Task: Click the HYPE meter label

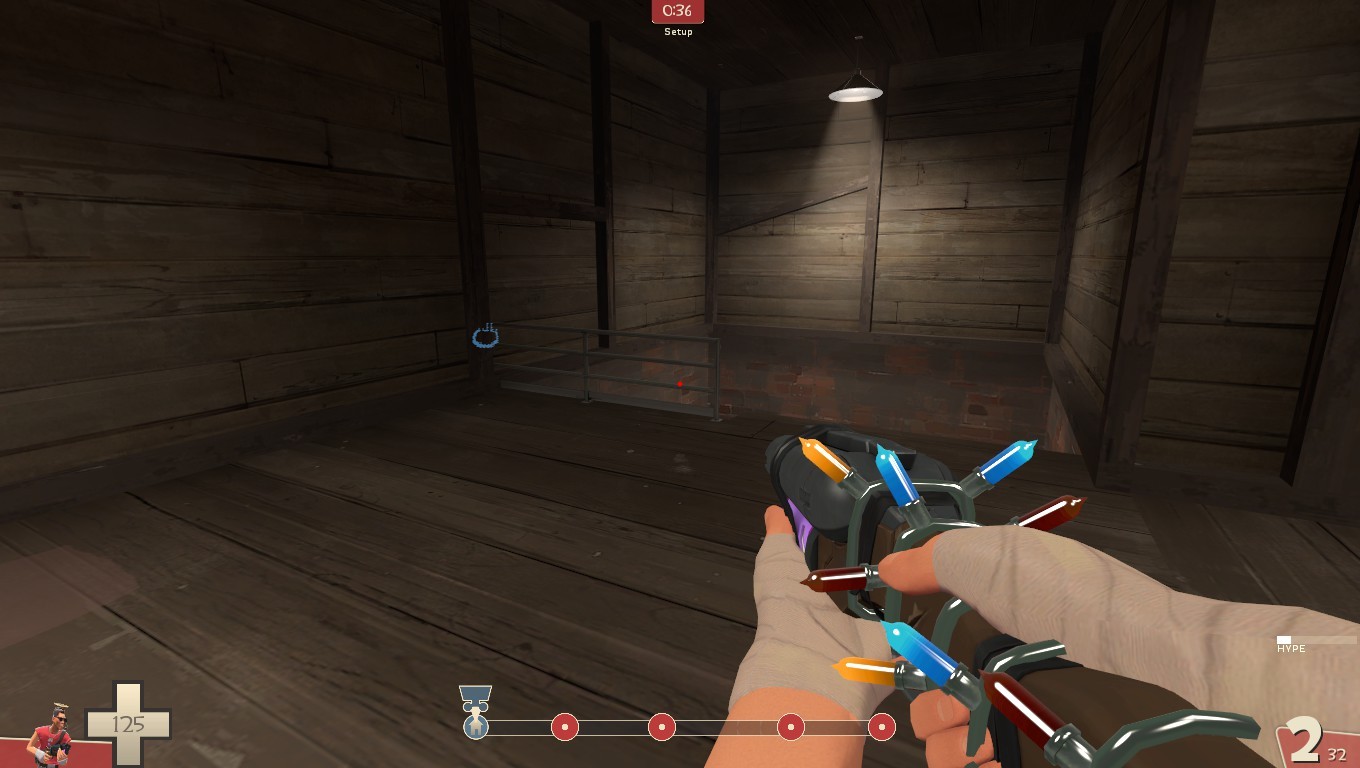Action: (x=1291, y=649)
